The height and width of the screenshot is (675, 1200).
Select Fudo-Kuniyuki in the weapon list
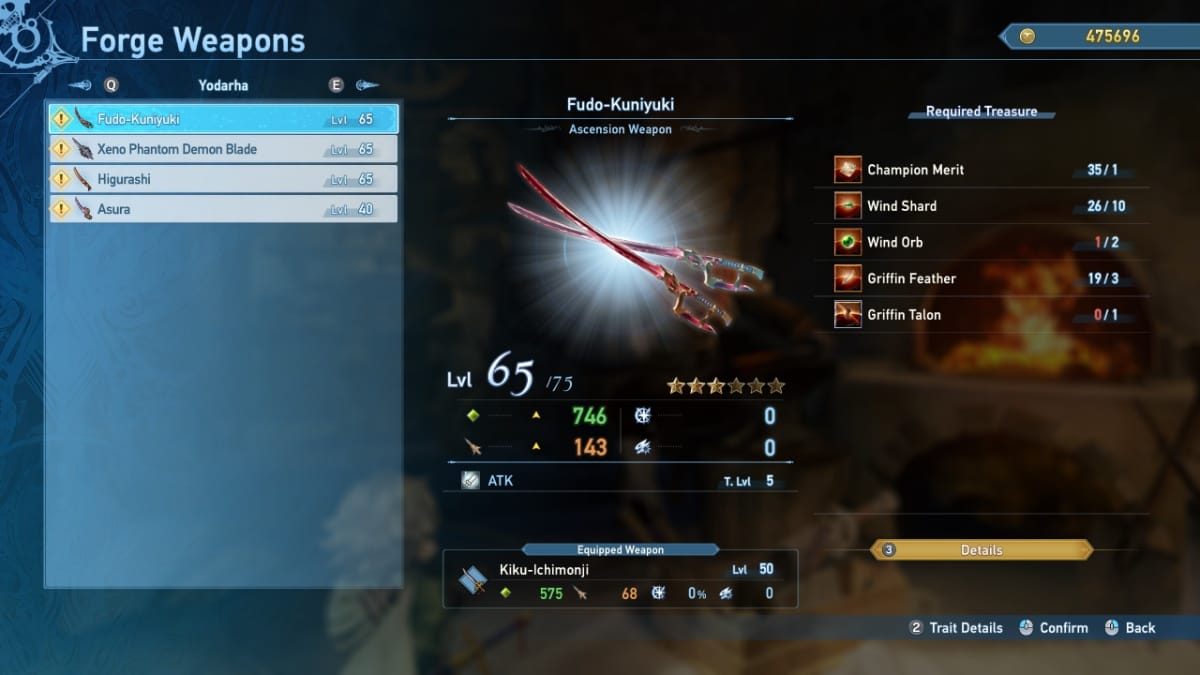(x=224, y=119)
